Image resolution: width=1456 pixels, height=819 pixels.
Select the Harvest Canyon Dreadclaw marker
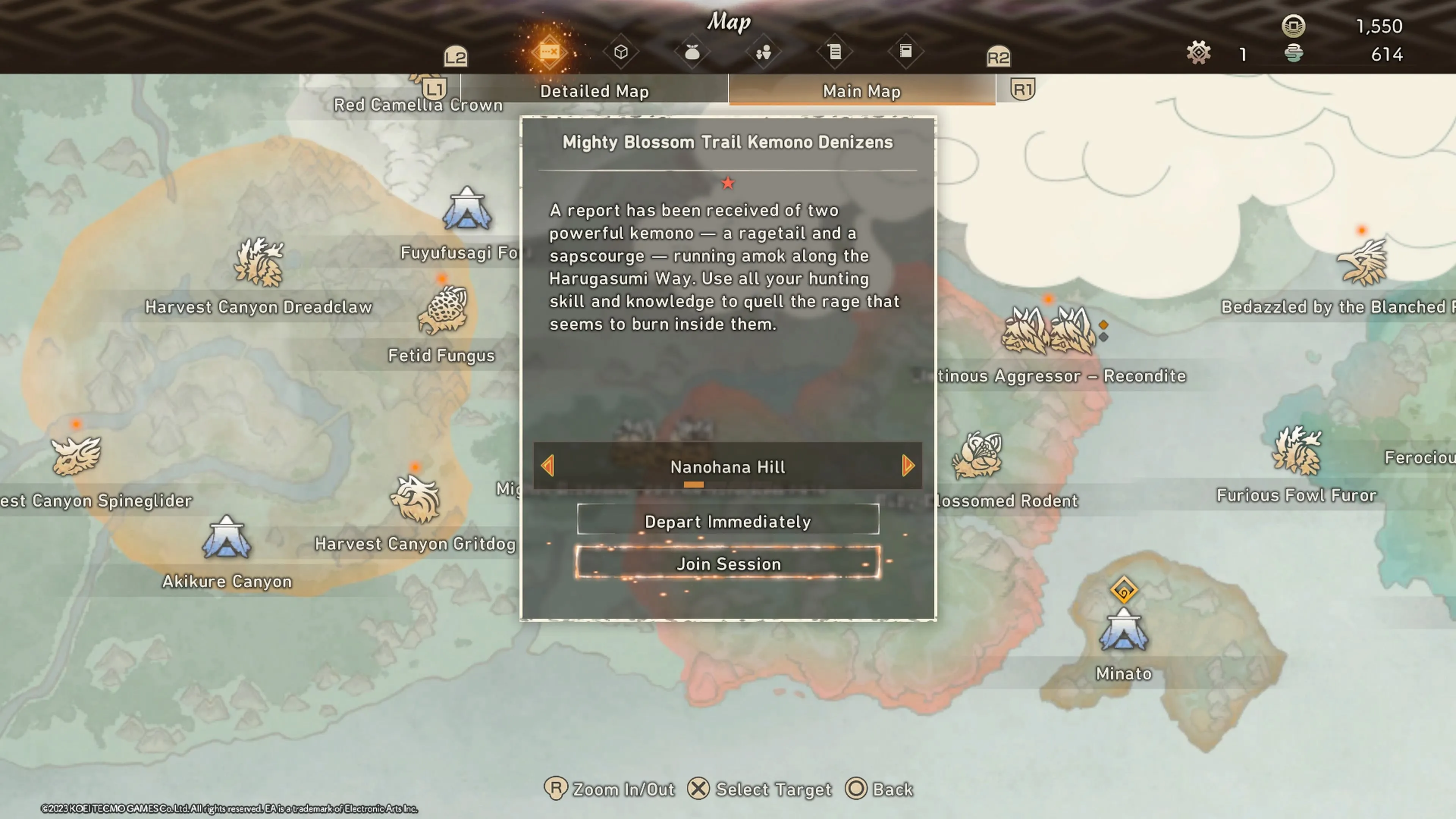pyautogui.click(x=259, y=262)
